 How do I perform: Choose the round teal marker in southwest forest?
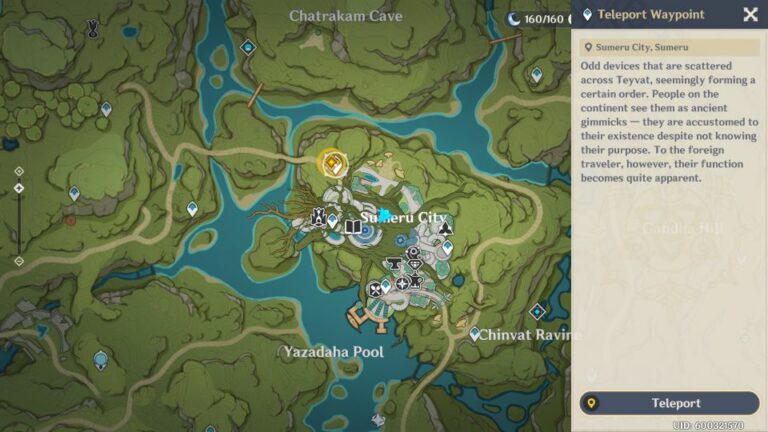click(x=101, y=359)
